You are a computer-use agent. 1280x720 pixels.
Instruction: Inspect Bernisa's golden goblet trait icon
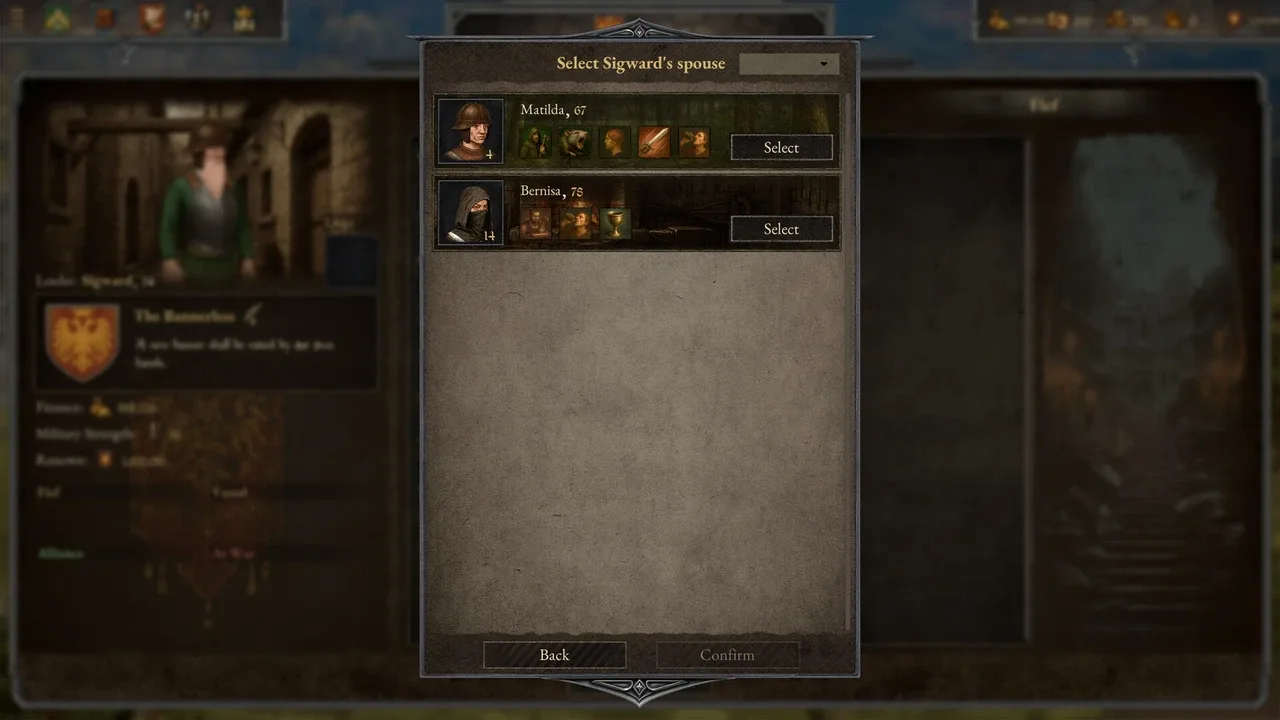coord(616,223)
